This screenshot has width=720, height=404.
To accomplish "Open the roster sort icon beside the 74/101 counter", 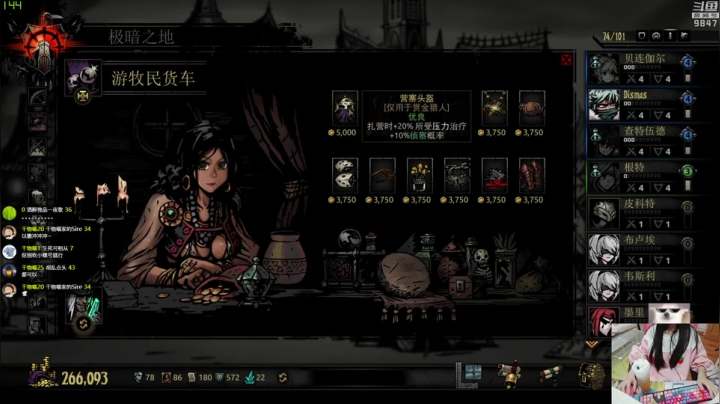I will click(x=642, y=38).
